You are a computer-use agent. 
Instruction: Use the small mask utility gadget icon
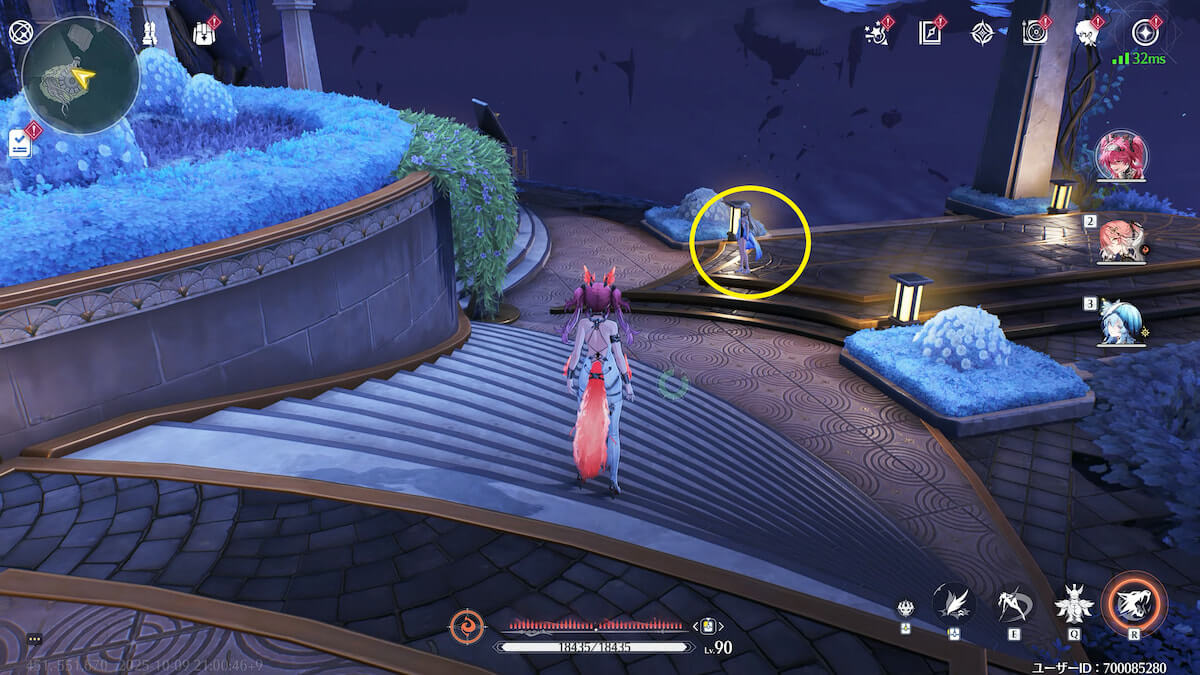point(906,608)
